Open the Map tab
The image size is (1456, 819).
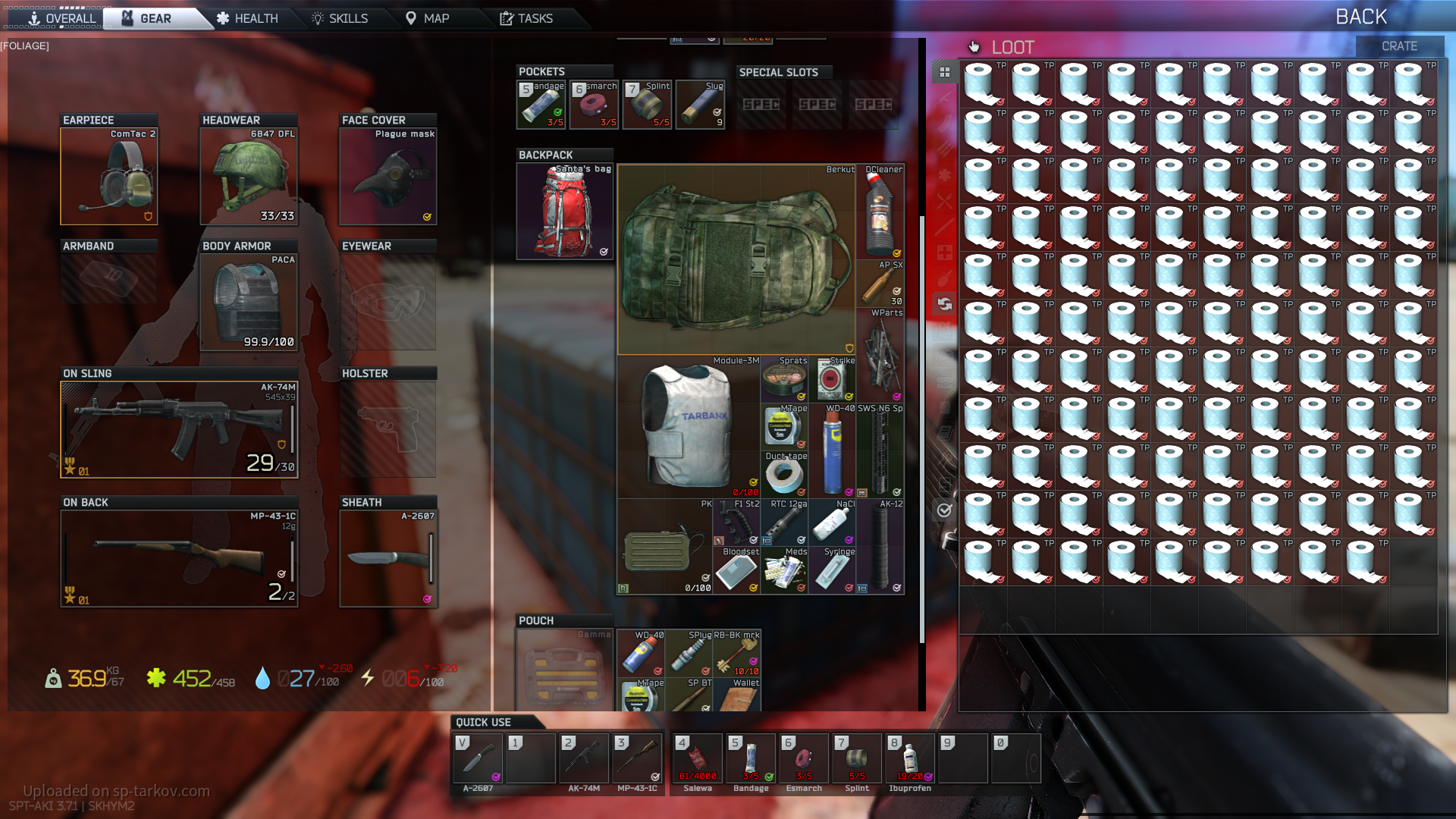[x=427, y=18]
